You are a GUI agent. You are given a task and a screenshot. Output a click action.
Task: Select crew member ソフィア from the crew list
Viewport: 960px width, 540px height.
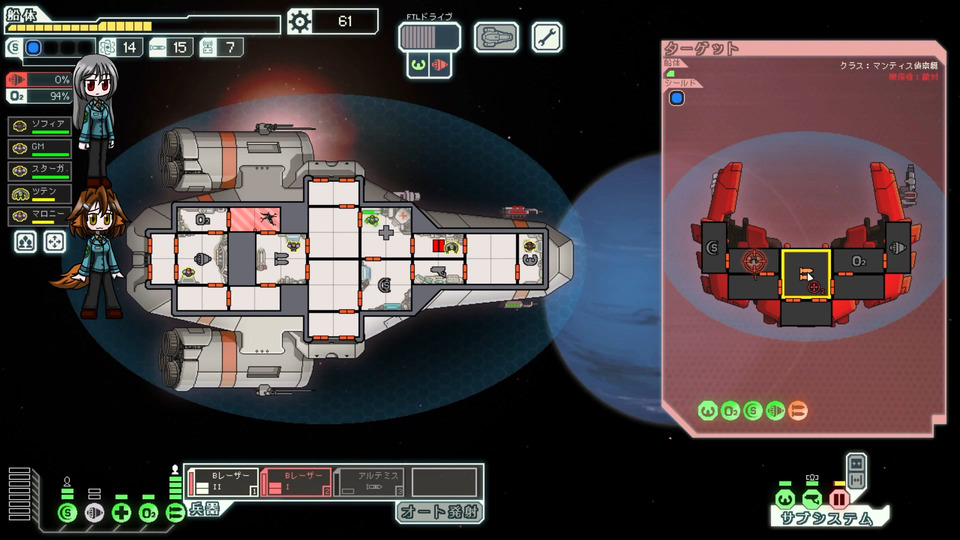pos(40,126)
